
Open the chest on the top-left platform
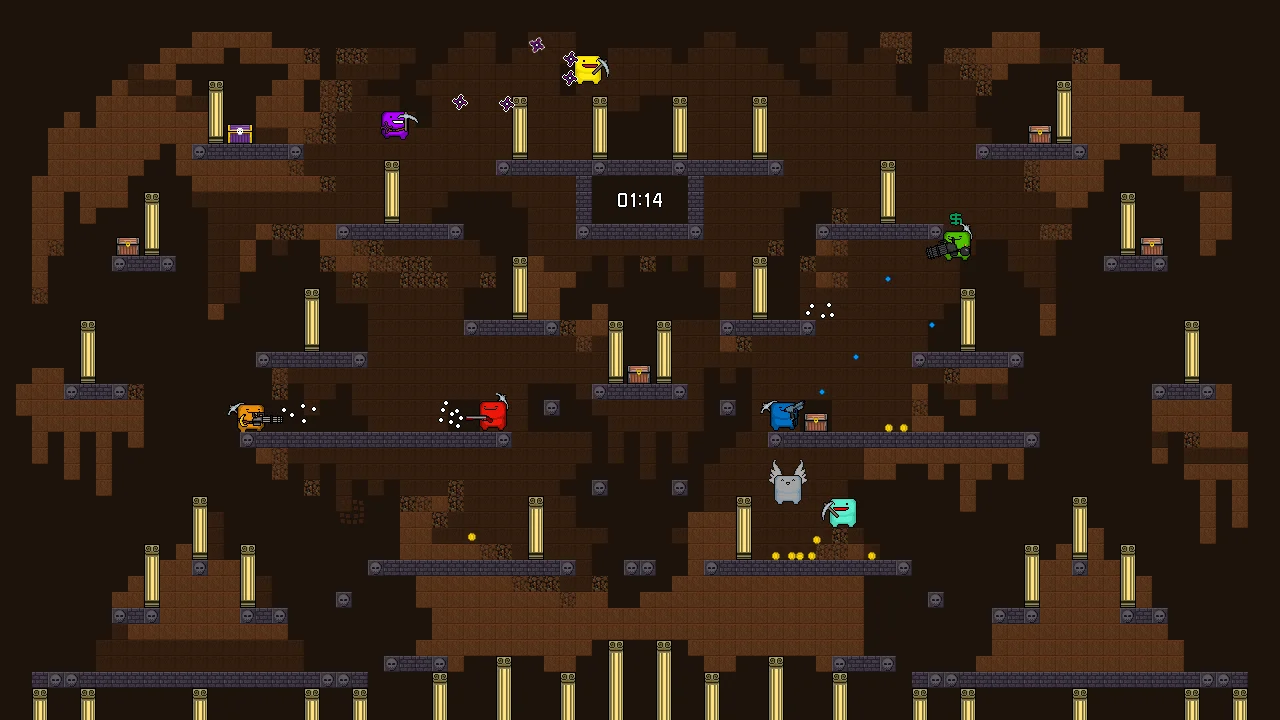239,133
